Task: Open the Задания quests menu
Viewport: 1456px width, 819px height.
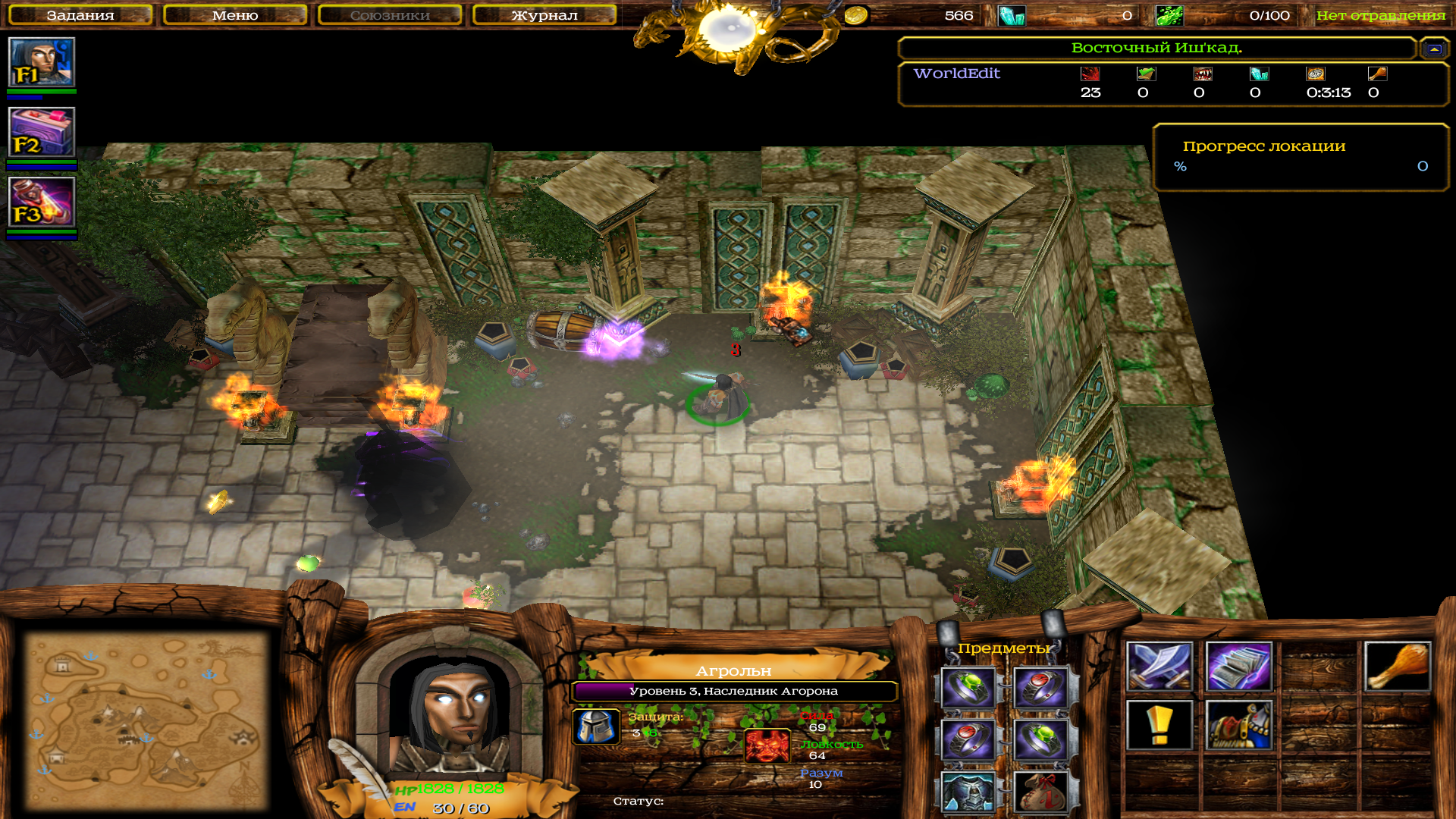Action: (x=80, y=15)
